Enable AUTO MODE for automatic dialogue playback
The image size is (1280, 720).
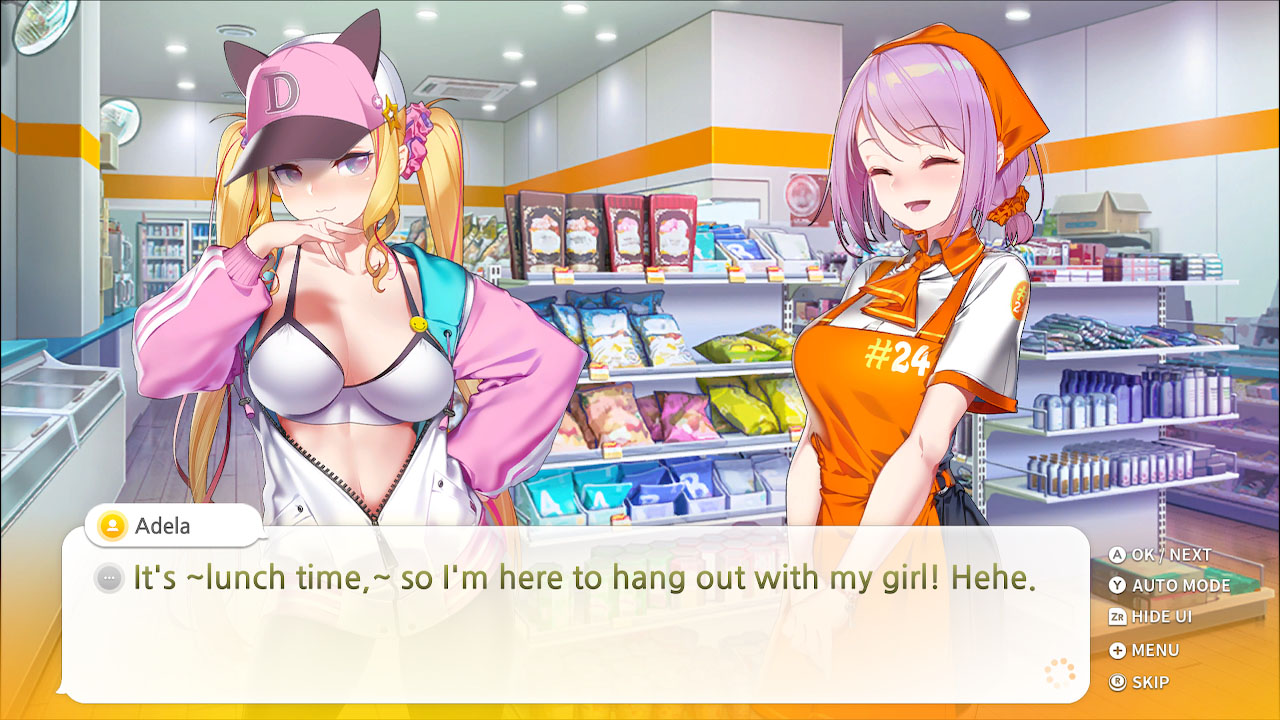pos(1168,585)
